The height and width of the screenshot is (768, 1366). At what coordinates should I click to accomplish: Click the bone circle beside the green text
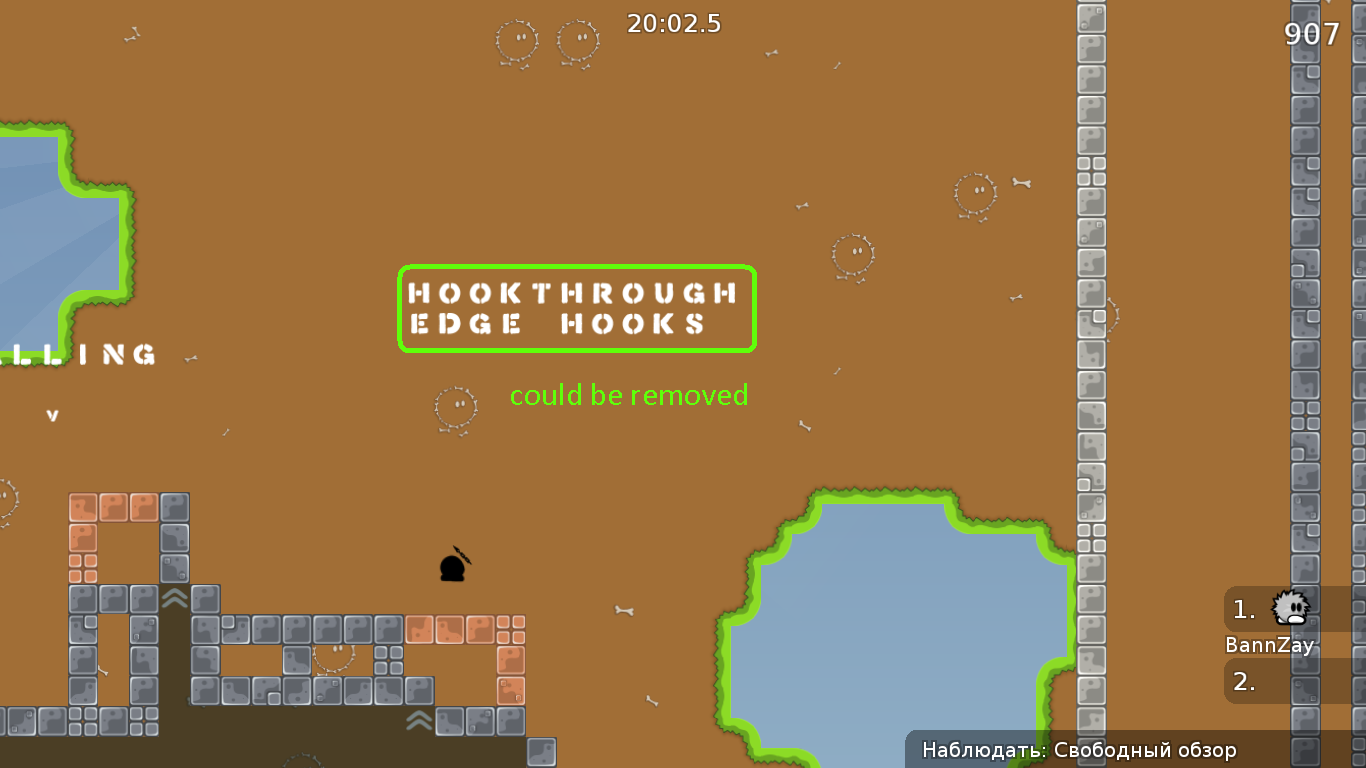pyautogui.click(x=456, y=407)
